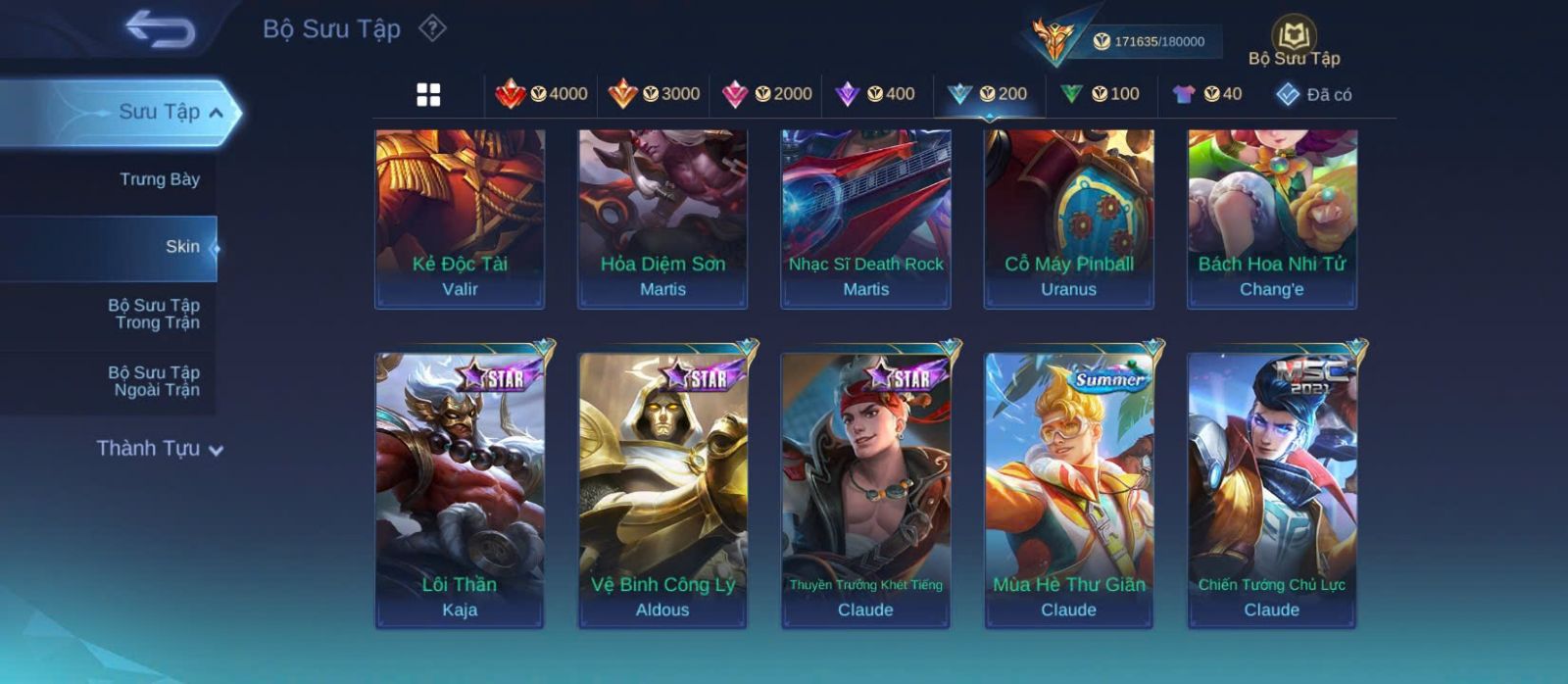1568x684 pixels.
Task: Select the Lôi Thần Kaja skin card
Action: (x=460, y=489)
